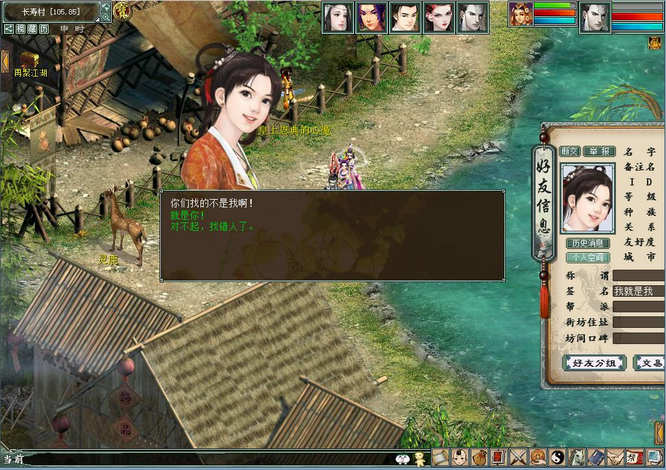Click the friend's portrait in the info panel
This screenshot has height=470, width=666.
(587, 198)
